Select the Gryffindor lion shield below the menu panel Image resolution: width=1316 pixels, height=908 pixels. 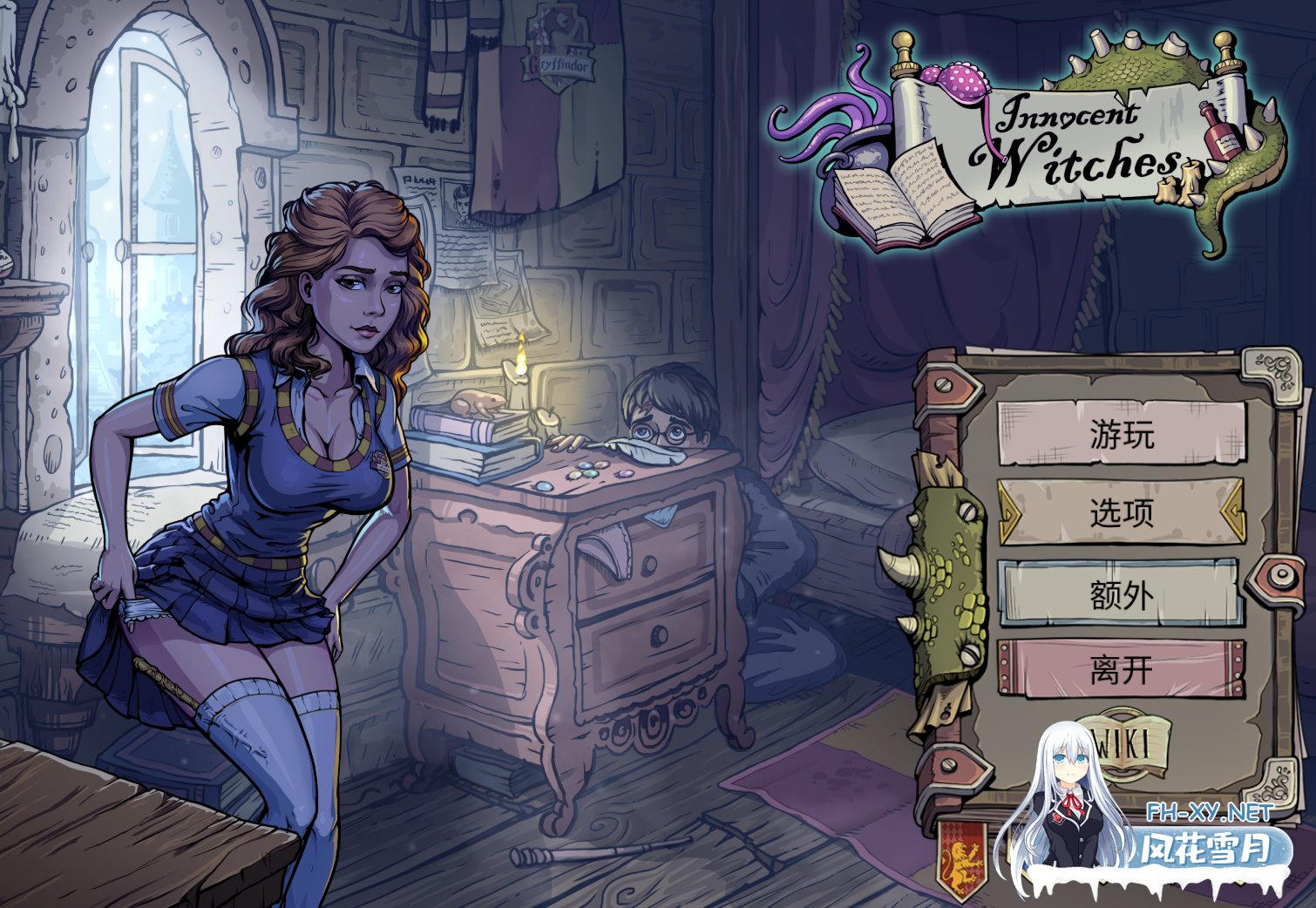[963, 858]
